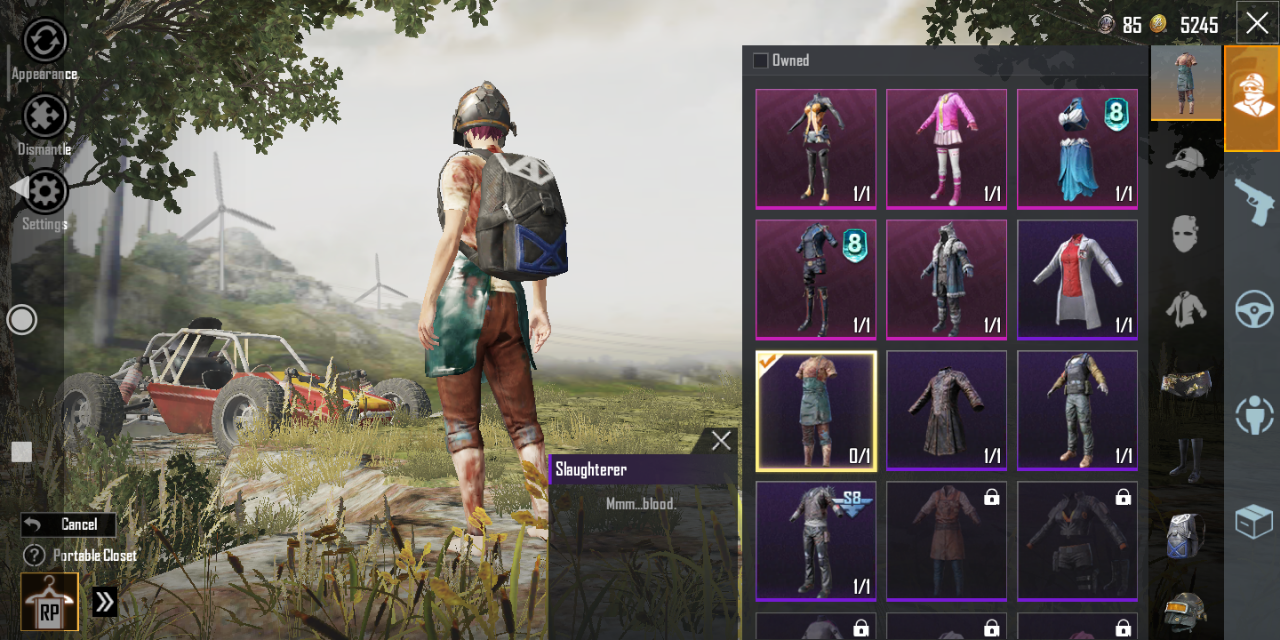Open the Portable Closet RP icon
Viewport: 1280px width, 640px height.
pos(50,601)
